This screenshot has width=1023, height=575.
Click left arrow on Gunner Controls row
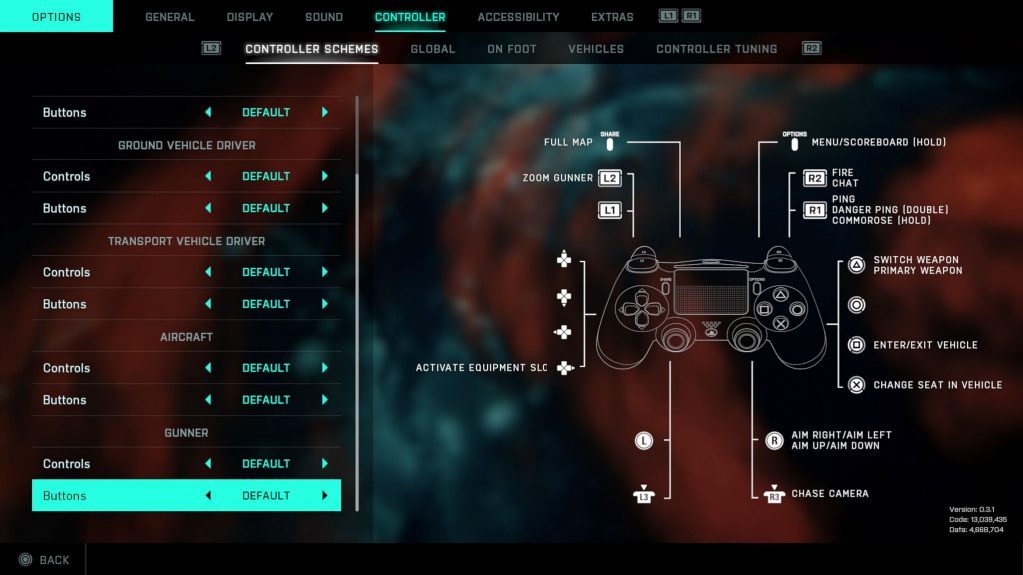click(208, 464)
